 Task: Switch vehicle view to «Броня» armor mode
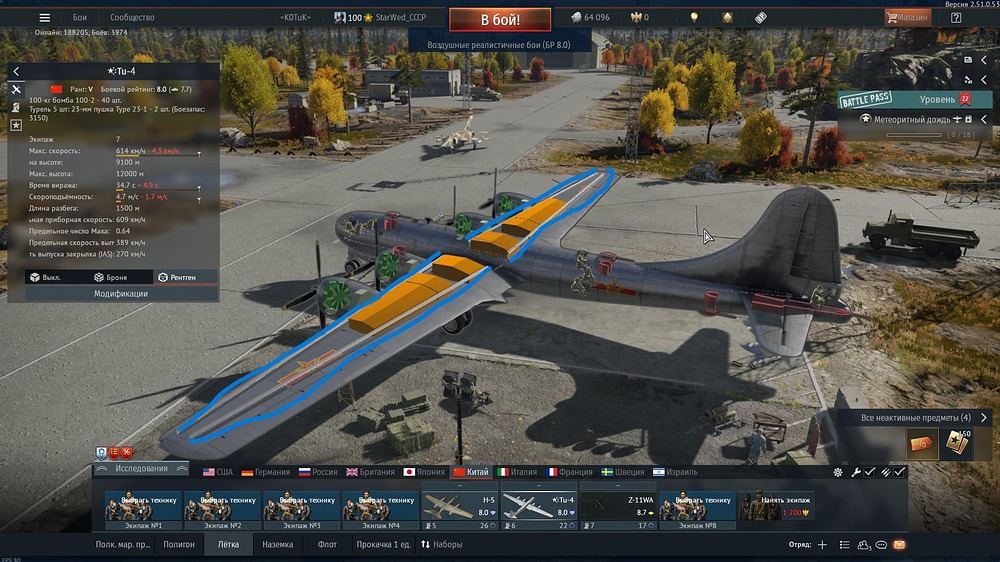(x=111, y=277)
